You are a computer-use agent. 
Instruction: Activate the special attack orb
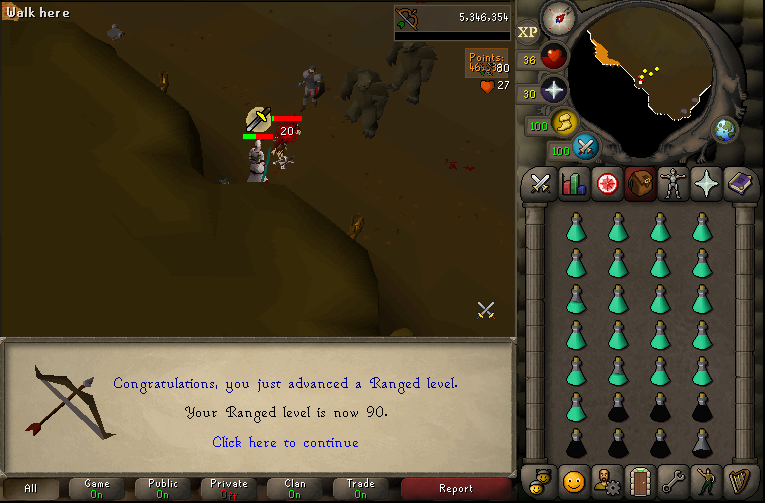pos(585,148)
